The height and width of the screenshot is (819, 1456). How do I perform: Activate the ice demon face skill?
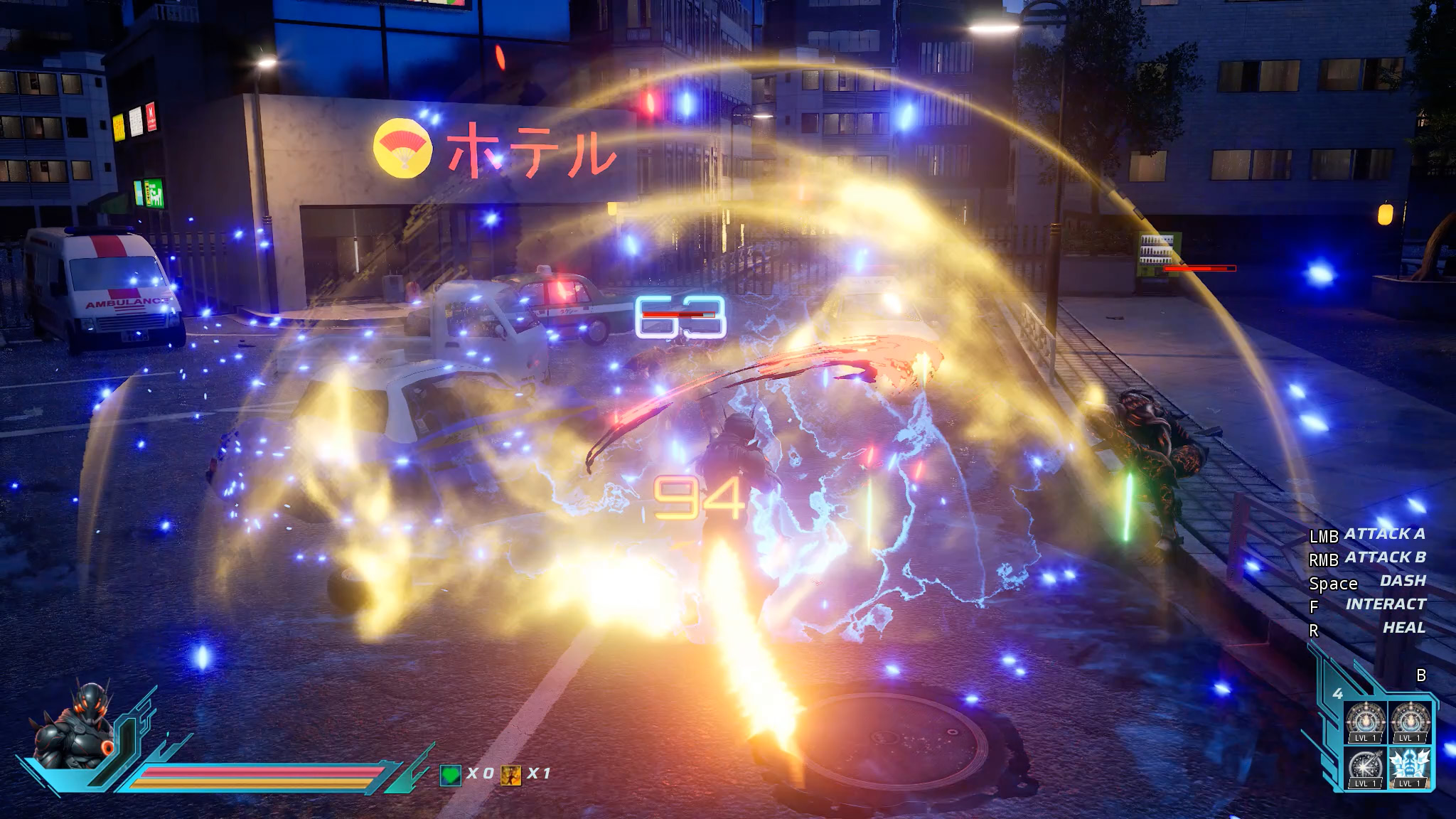1408,766
